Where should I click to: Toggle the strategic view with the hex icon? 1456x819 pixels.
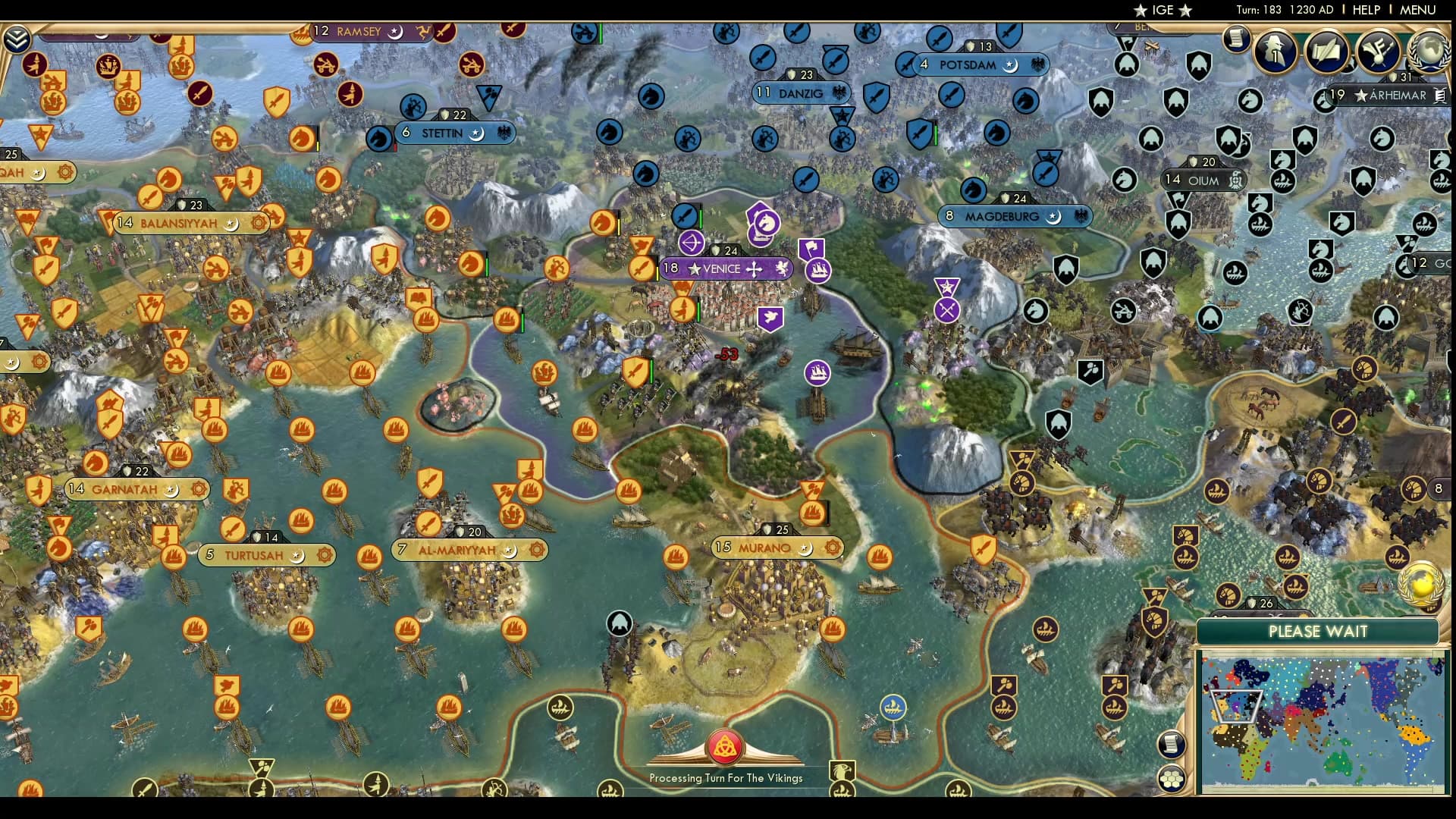tap(1172, 777)
